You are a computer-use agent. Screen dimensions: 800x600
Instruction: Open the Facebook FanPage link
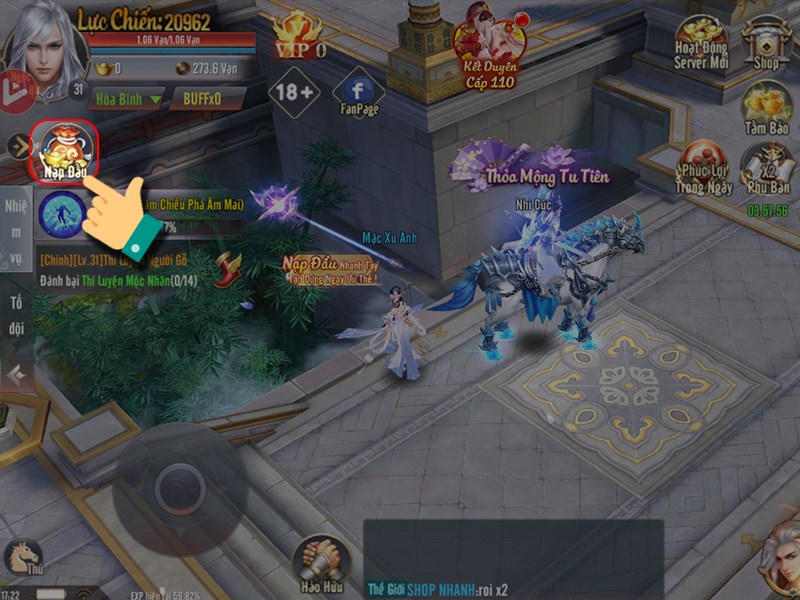coord(359,91)
